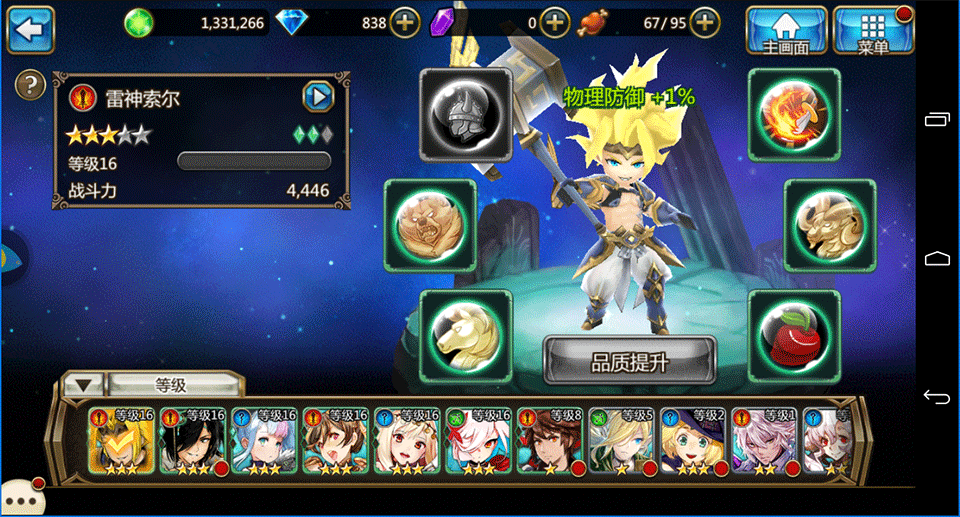Select the golden ram orb slot

coord(830,225)
